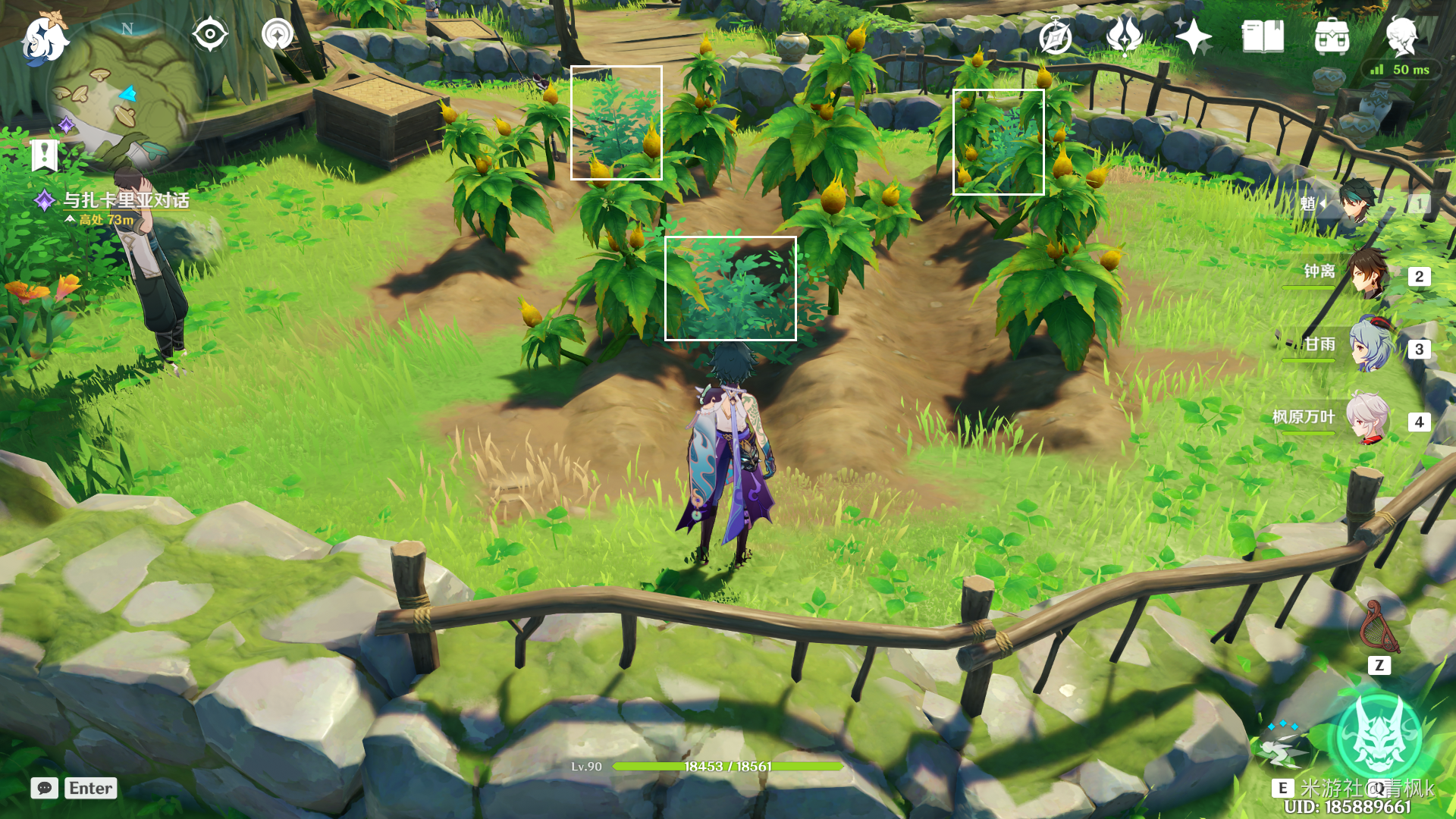The image size is (1456, 819).
Task: Use the red net gadget
Action: tap(1379, 628)
